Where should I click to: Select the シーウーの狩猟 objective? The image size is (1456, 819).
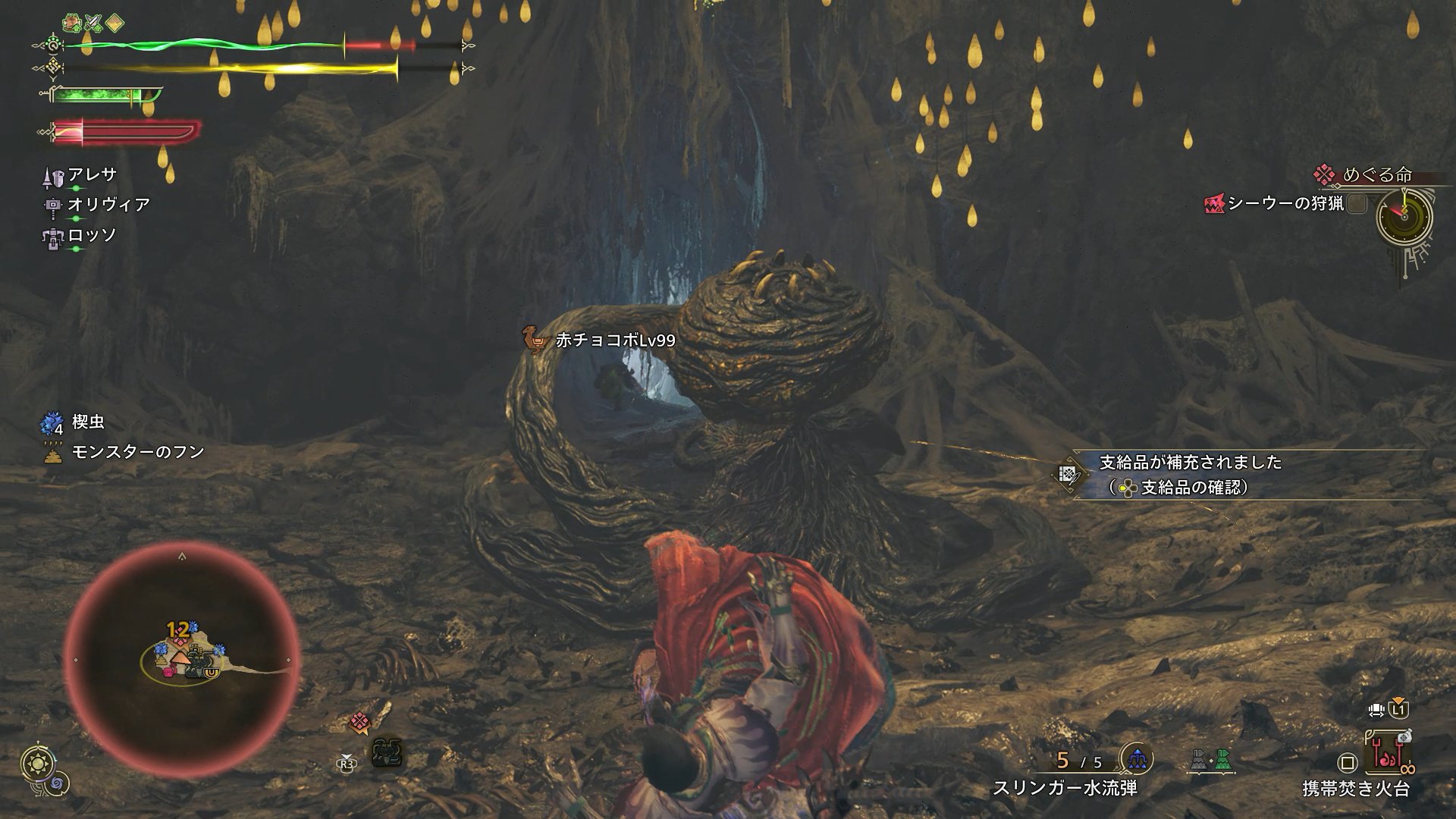point(1285,203)
